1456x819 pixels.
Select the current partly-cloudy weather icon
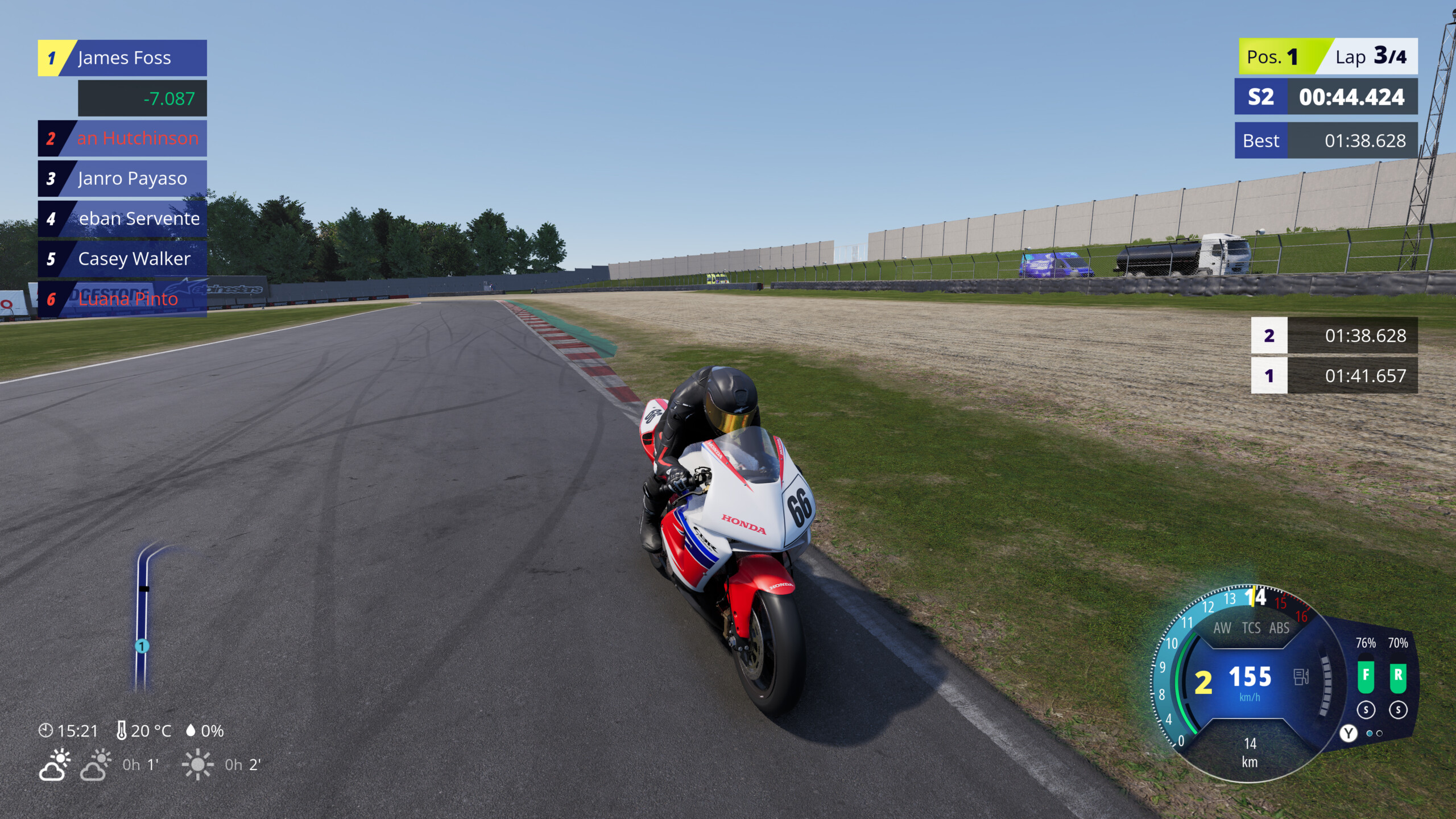pos(55,766)
